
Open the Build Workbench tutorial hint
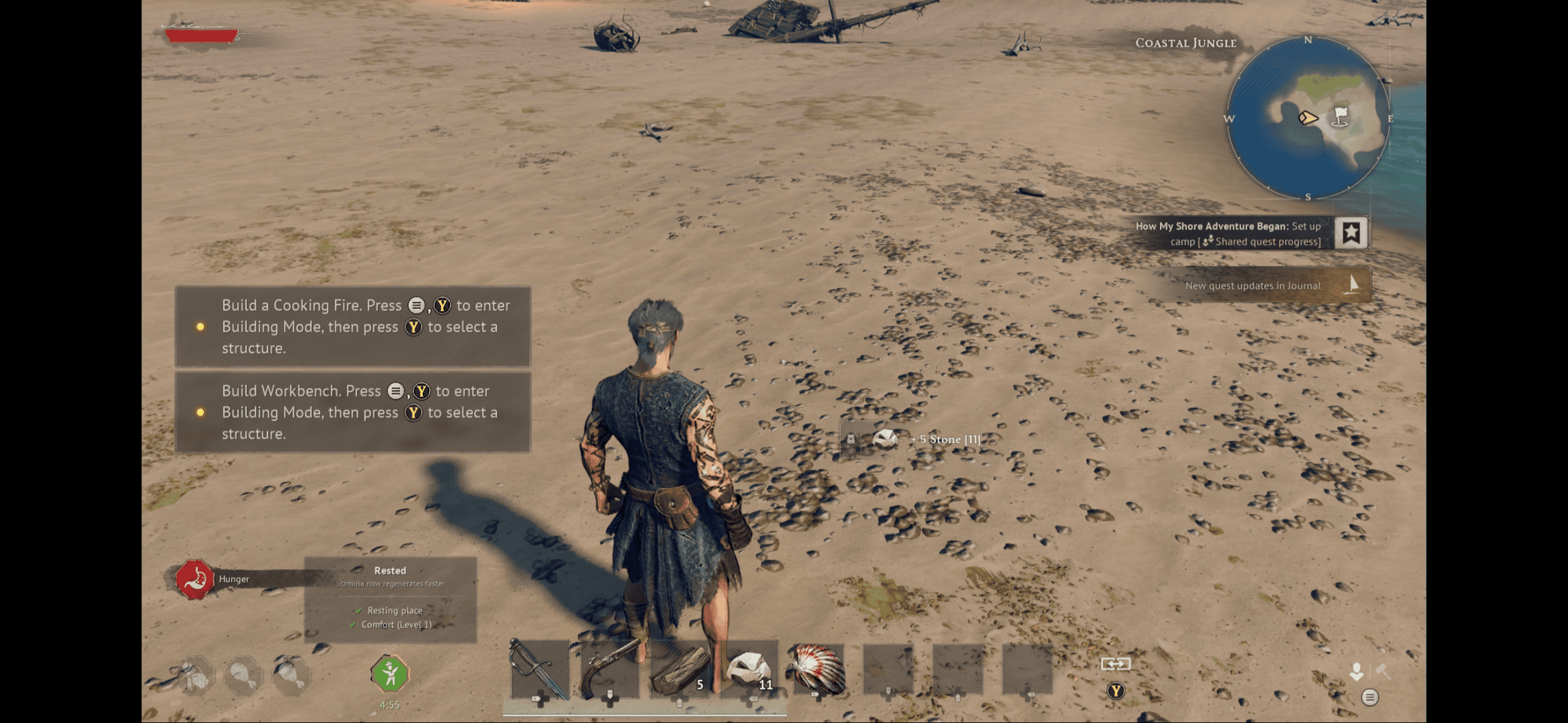click(353, 412)
